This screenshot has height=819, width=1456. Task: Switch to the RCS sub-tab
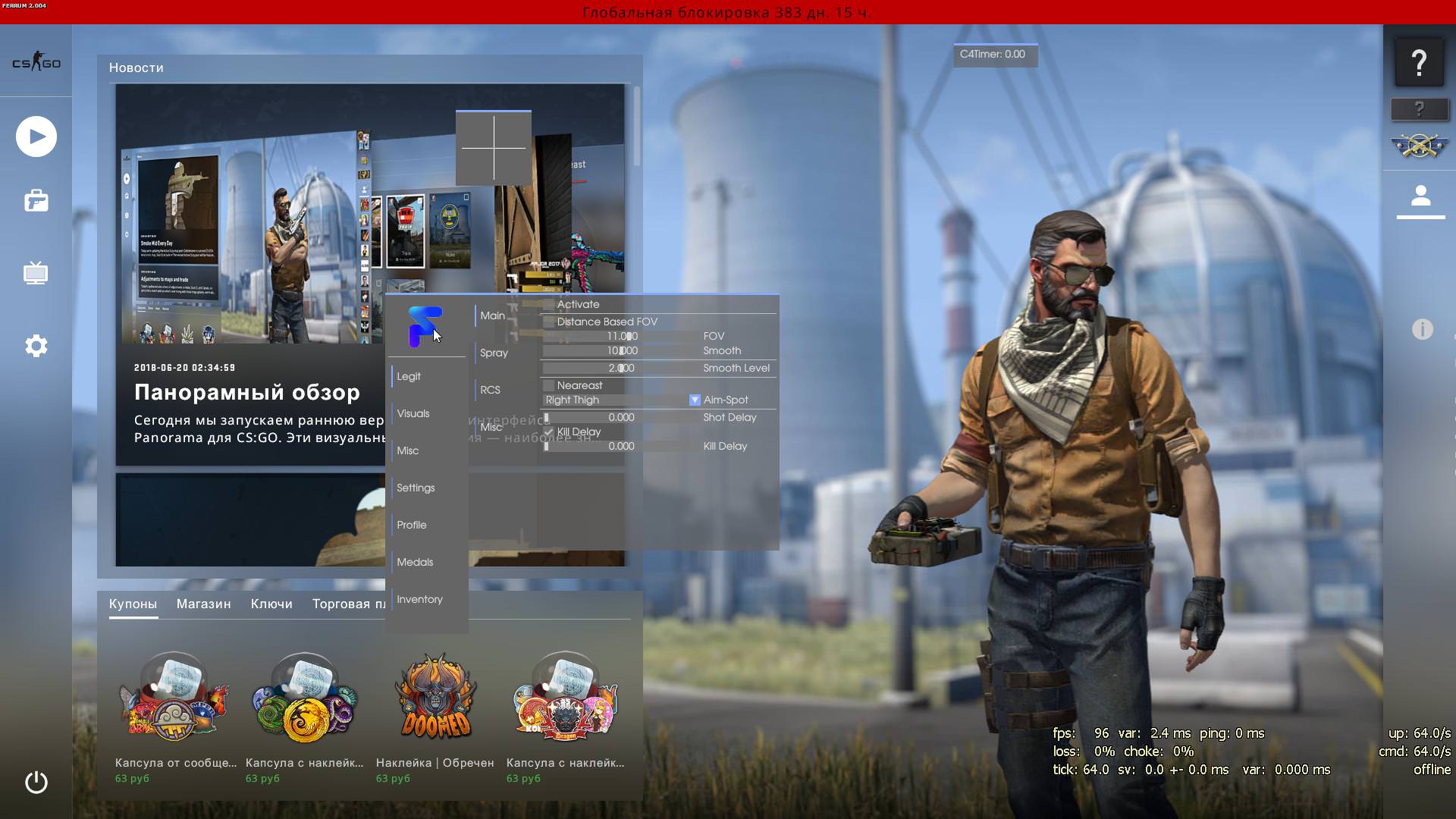click(490, 390)
